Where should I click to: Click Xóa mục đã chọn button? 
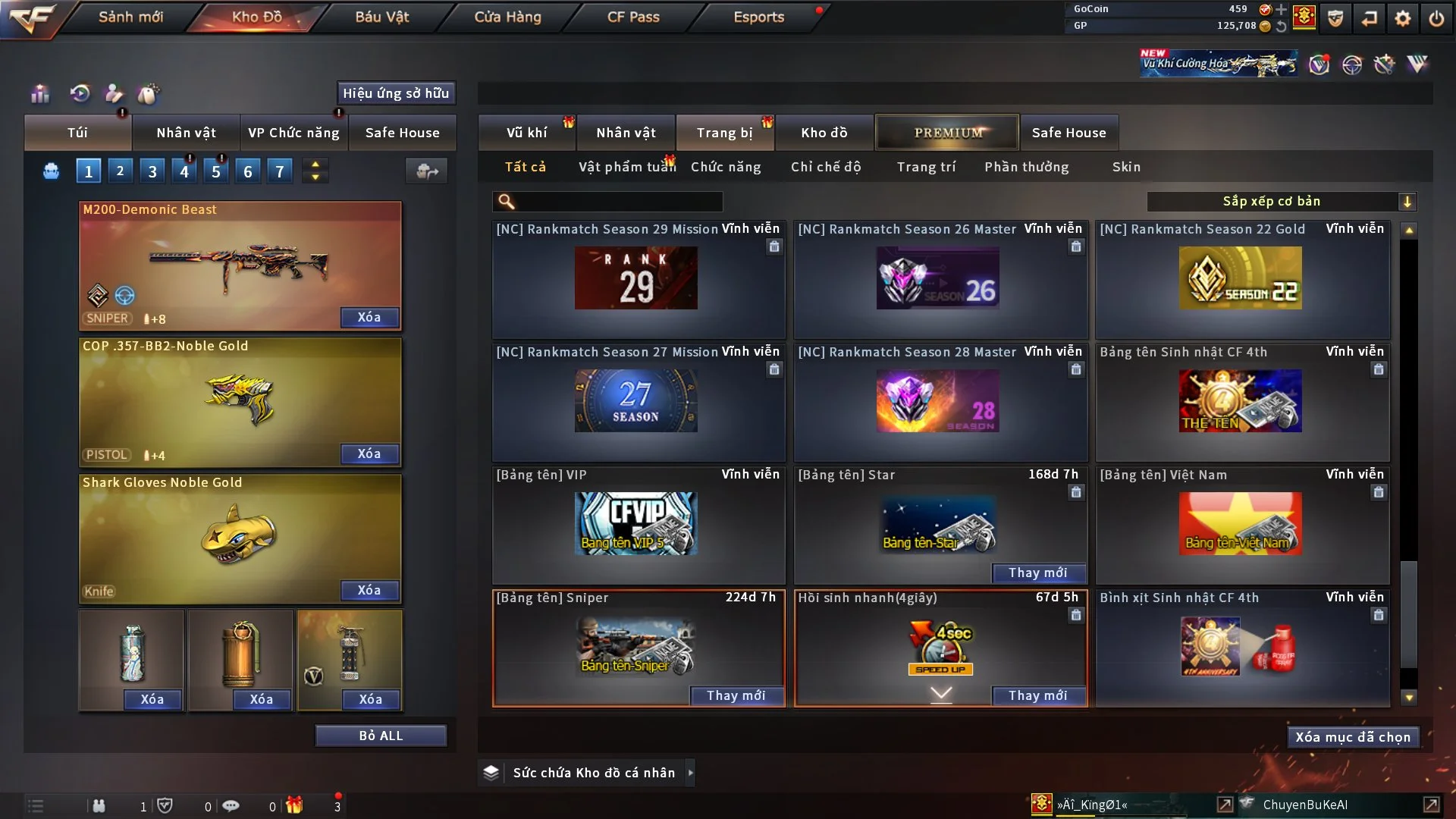tap(1353, 737)
